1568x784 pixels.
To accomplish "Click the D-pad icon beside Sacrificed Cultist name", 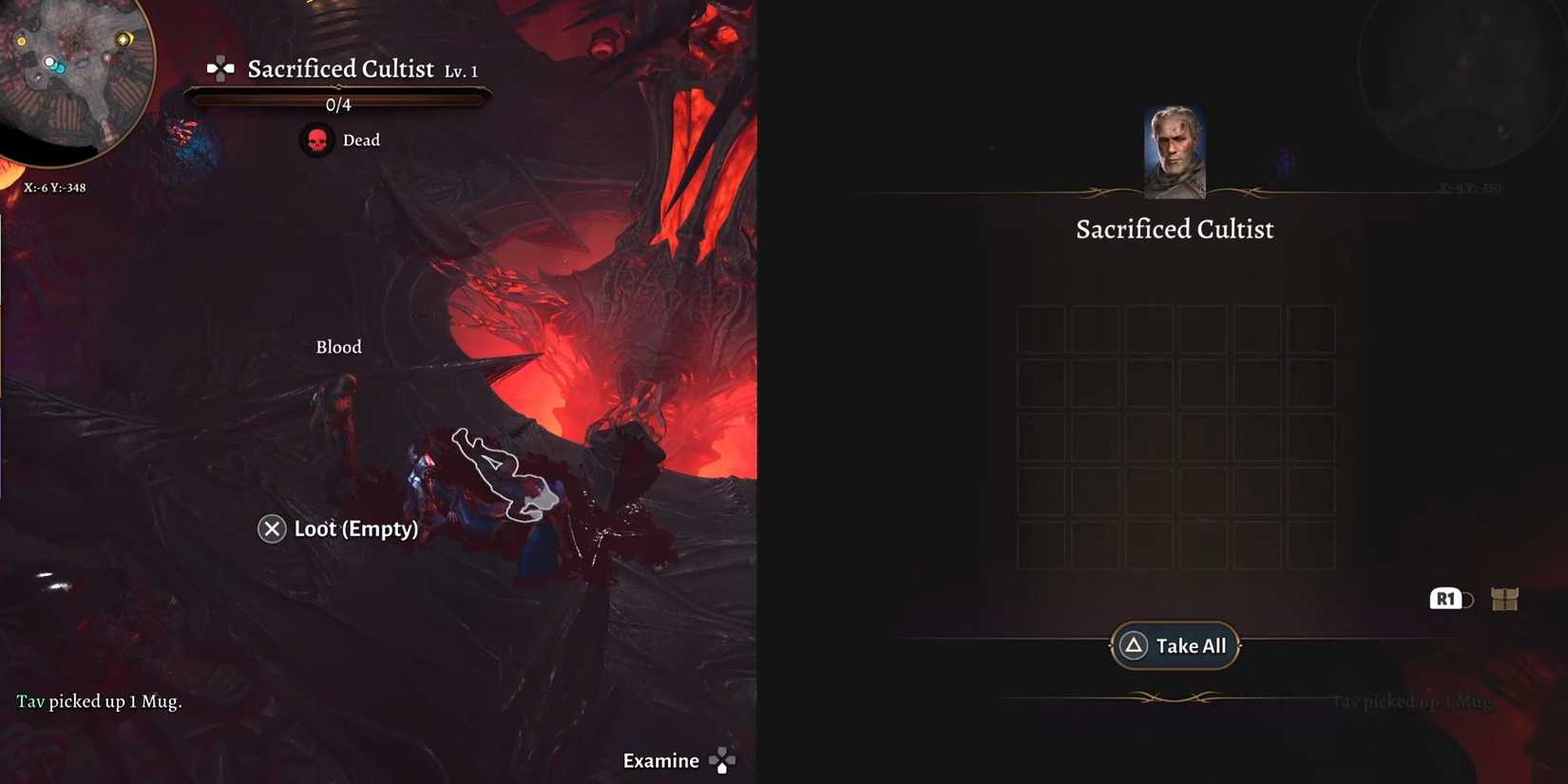I will [220, 67].
